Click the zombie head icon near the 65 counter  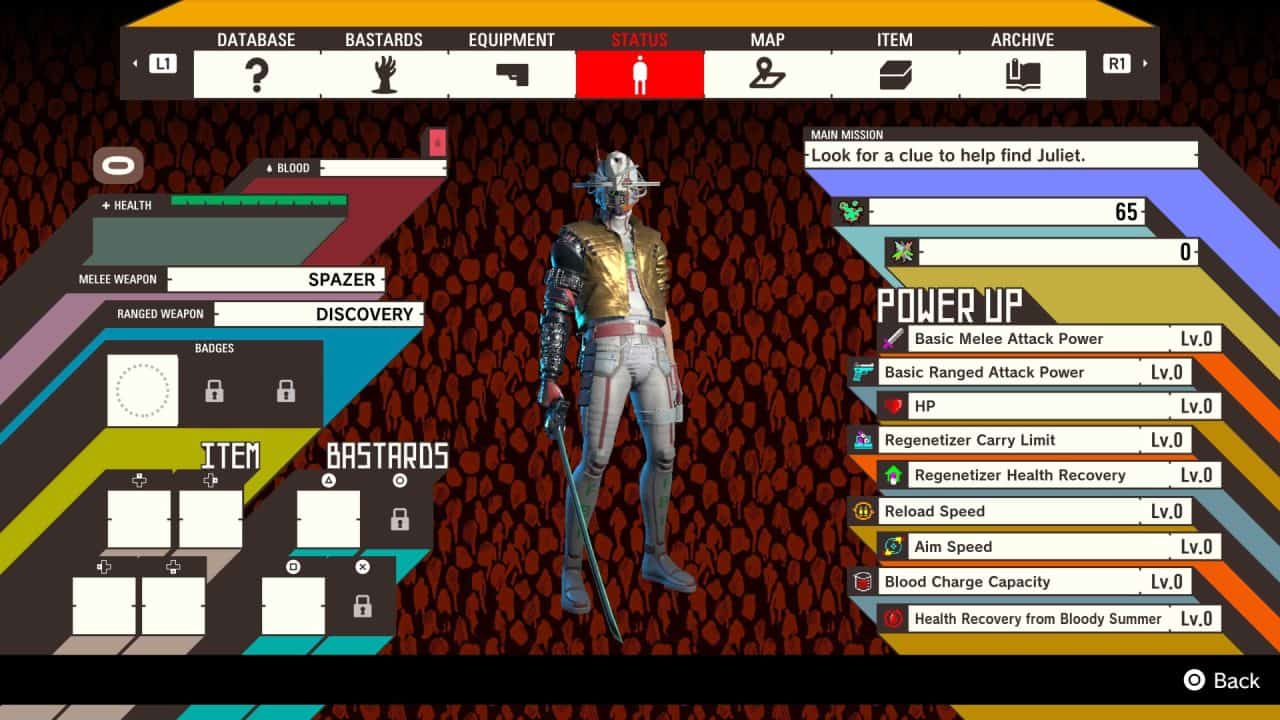(849, 210)
